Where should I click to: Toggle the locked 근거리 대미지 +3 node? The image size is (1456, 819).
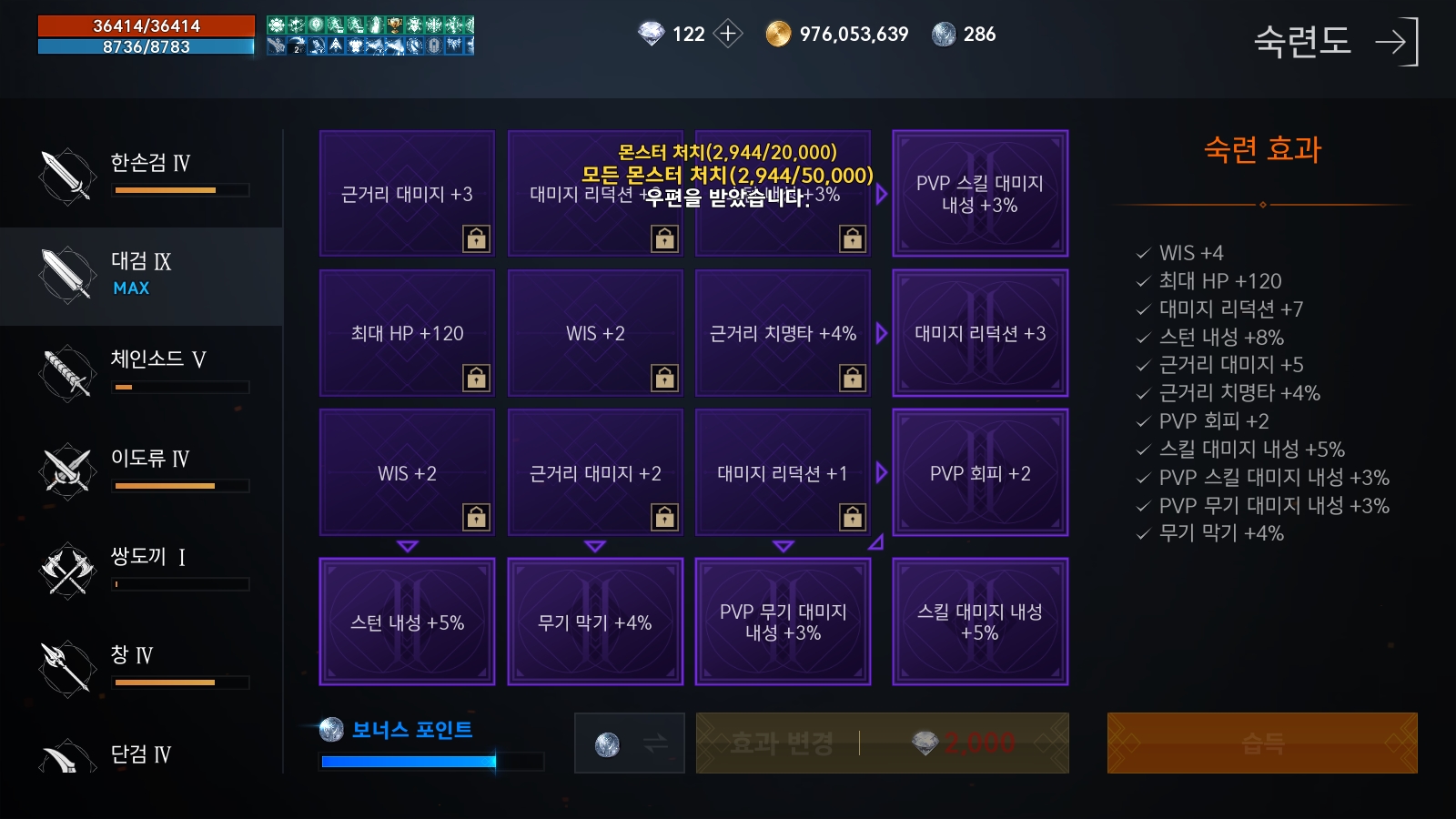tap(407, 194)
